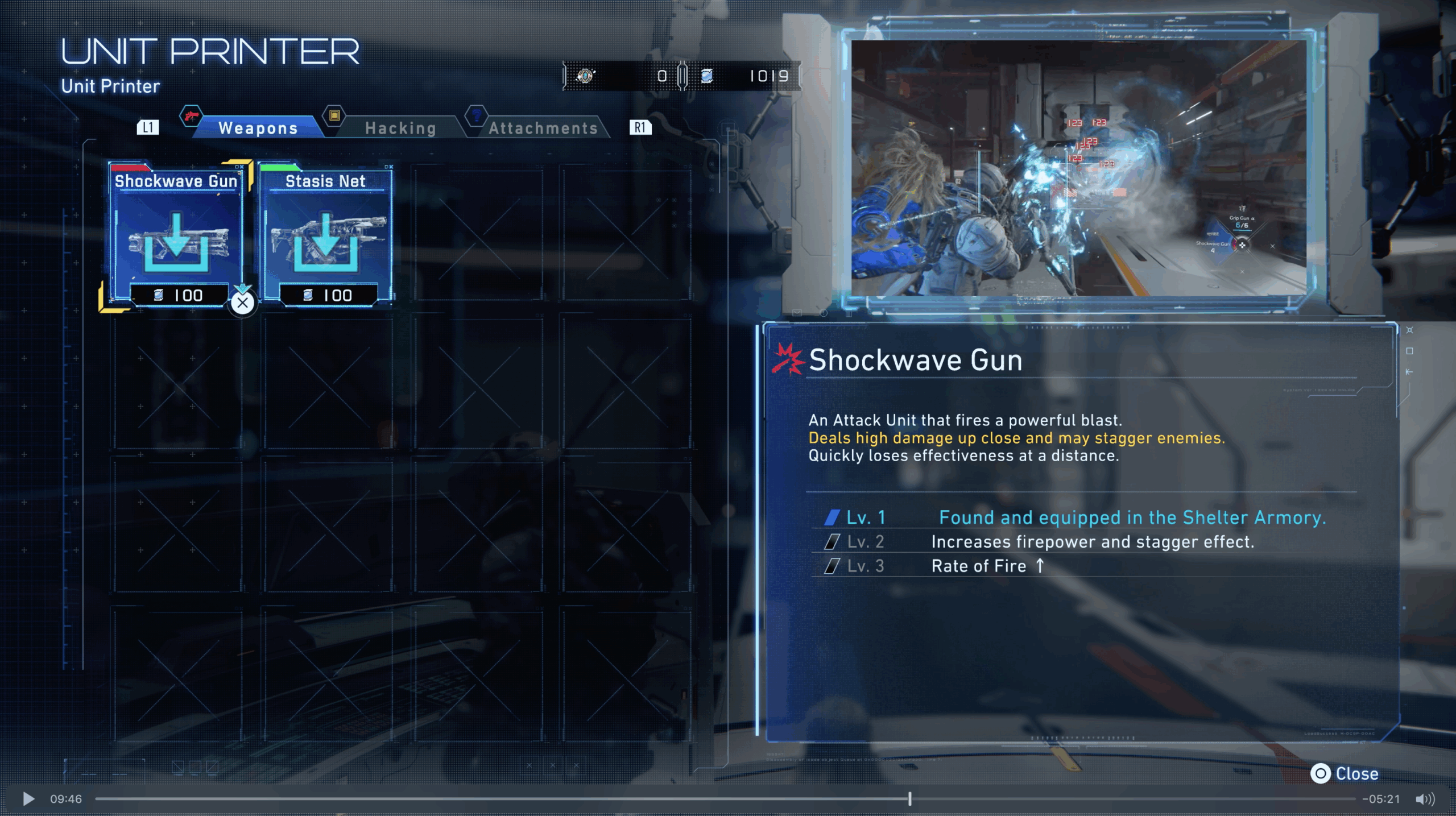Choose the Stasis Net card
Image resolution: width=1456 pixels, height=816 pixels.
click(x=325, y=235)
